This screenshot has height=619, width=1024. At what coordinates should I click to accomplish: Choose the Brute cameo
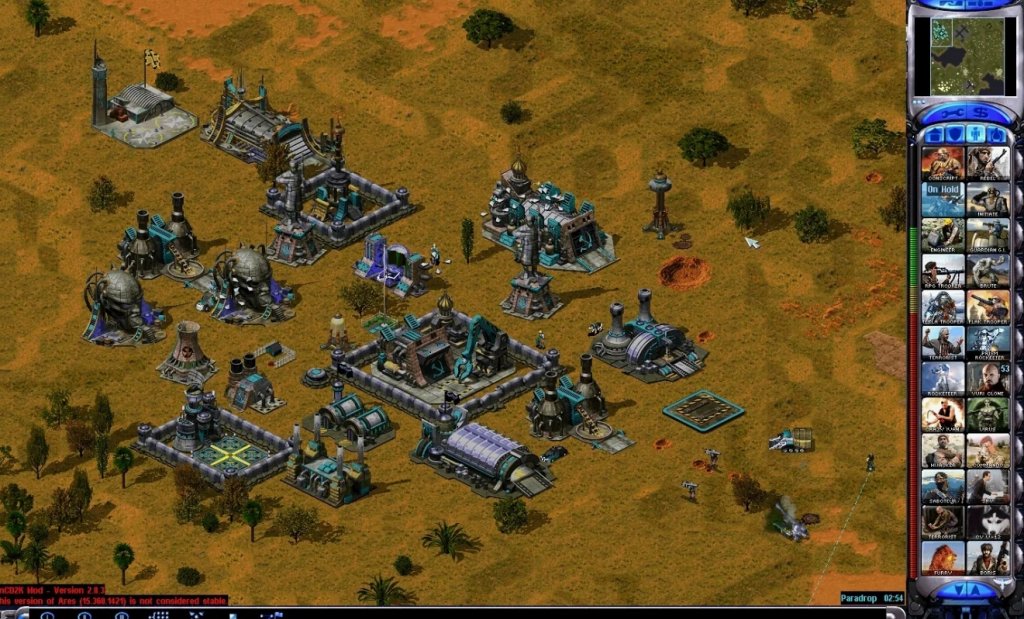pos(988,271)
